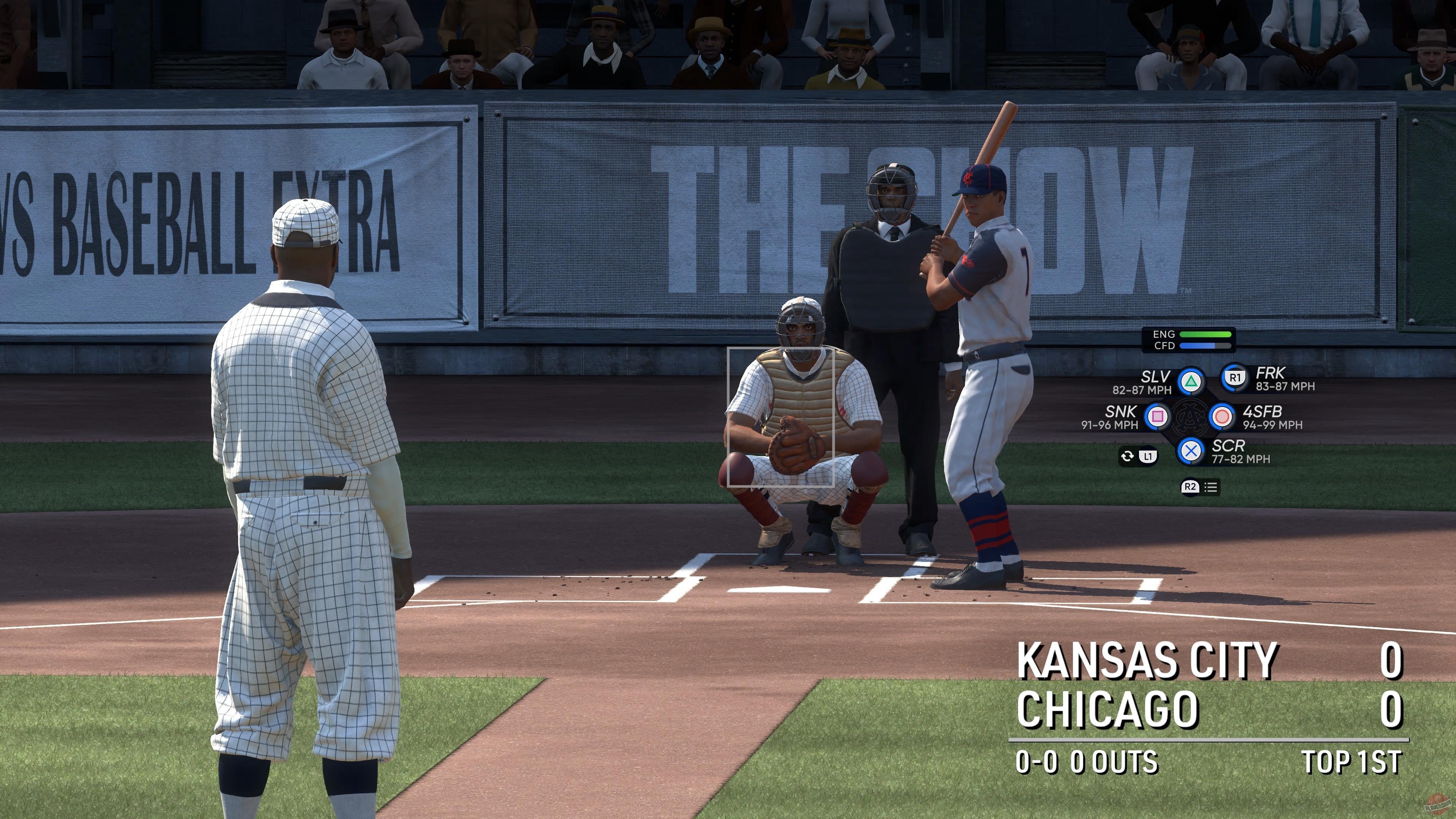Screen dimensions: 1456x819
Task: Pick the SNK sinker pitch
Action: 1157,417
